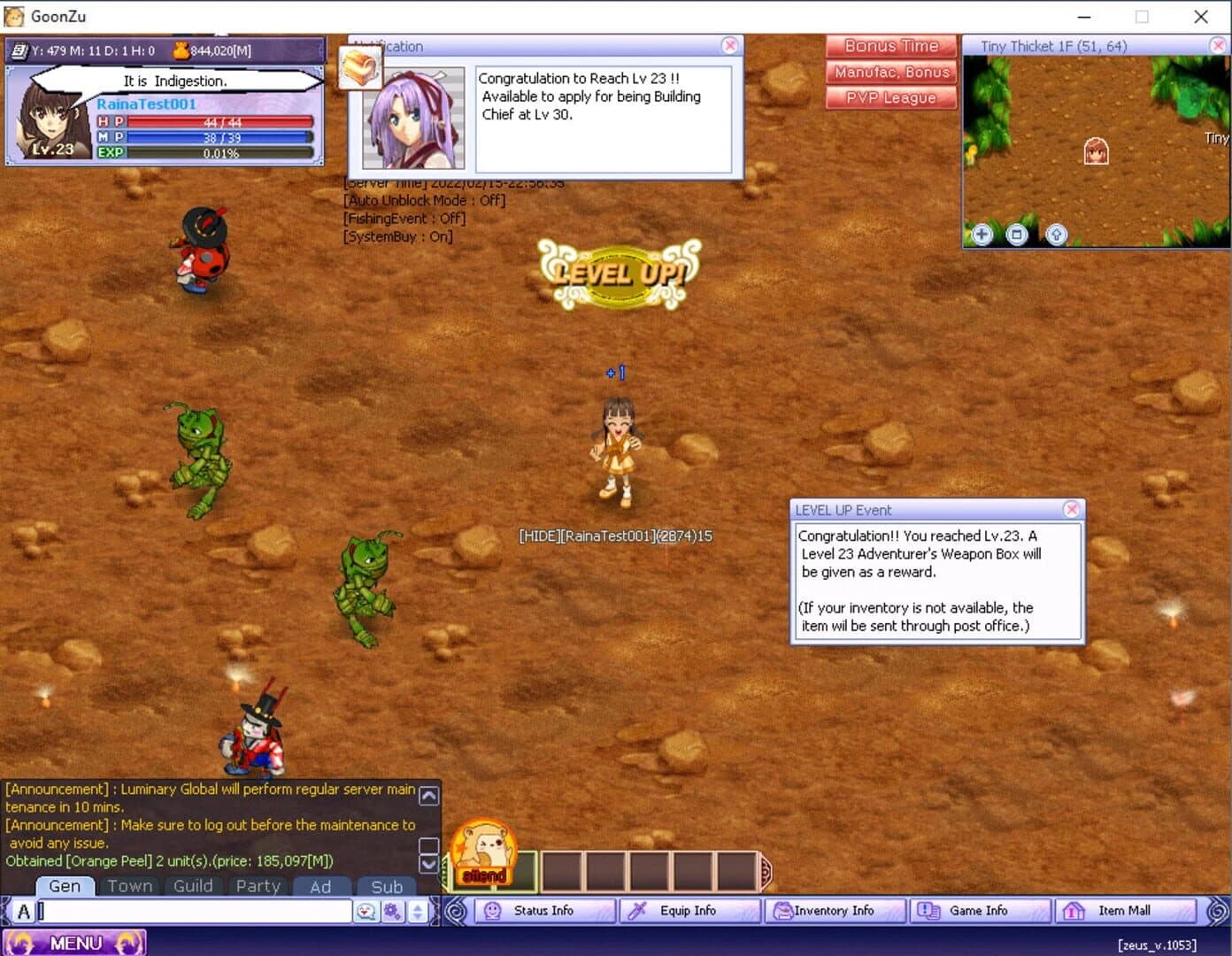Screen dimensions: 1232x956
Task: Switch to the Town chat tab
Action: pyautogui.click(x=129, y=886)
